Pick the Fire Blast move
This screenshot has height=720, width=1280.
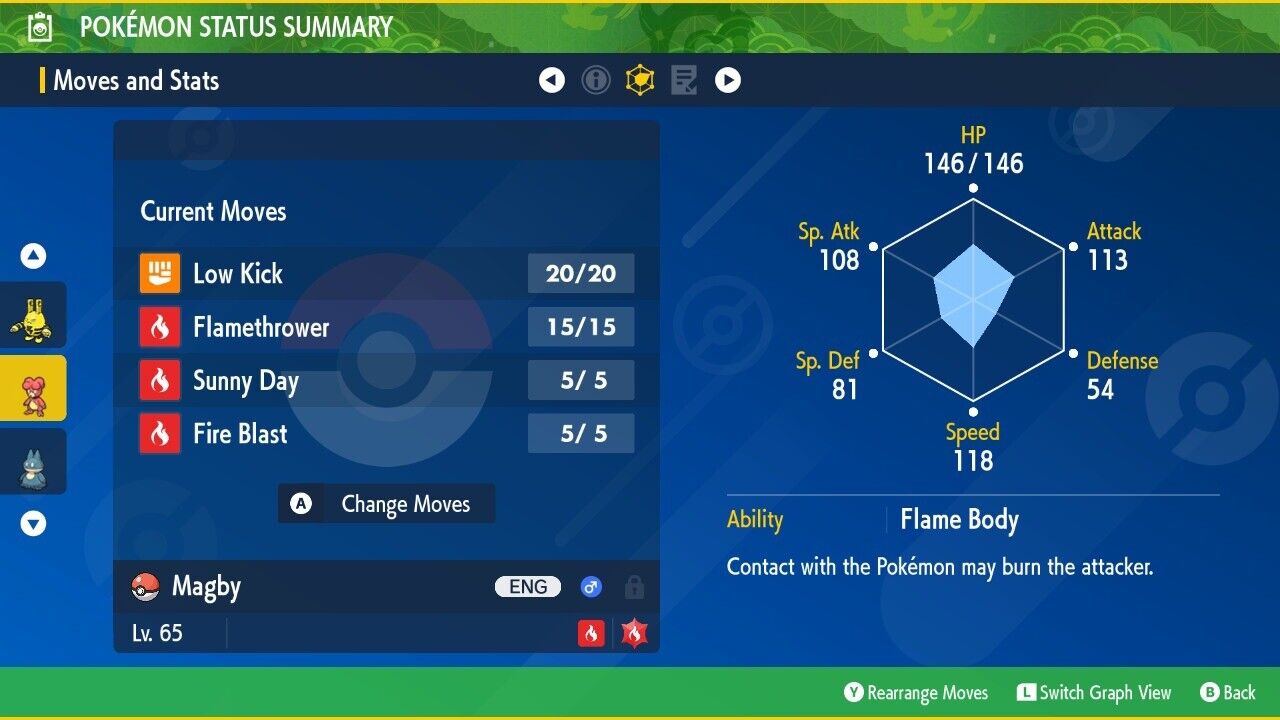pyautogui.click(x=386, y=434)
